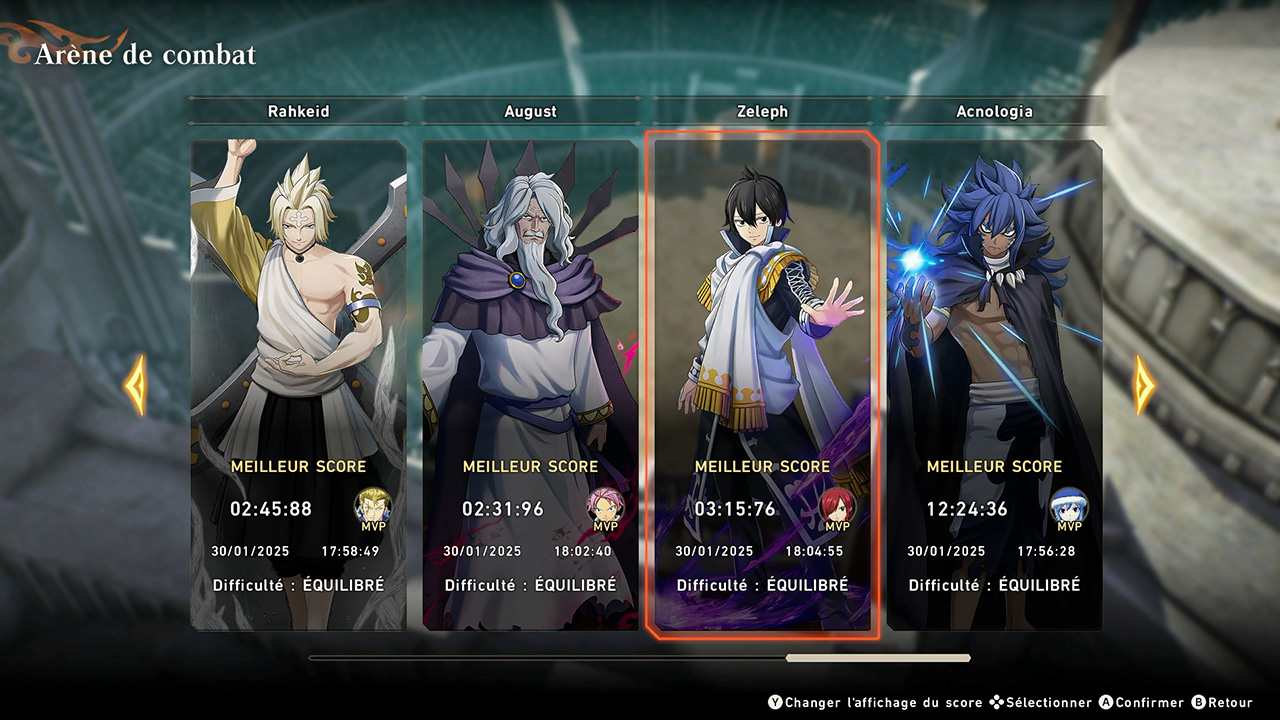
Task: Select the Rahkeid boss card
Action: pyautogui.click(x=299, y=385)
